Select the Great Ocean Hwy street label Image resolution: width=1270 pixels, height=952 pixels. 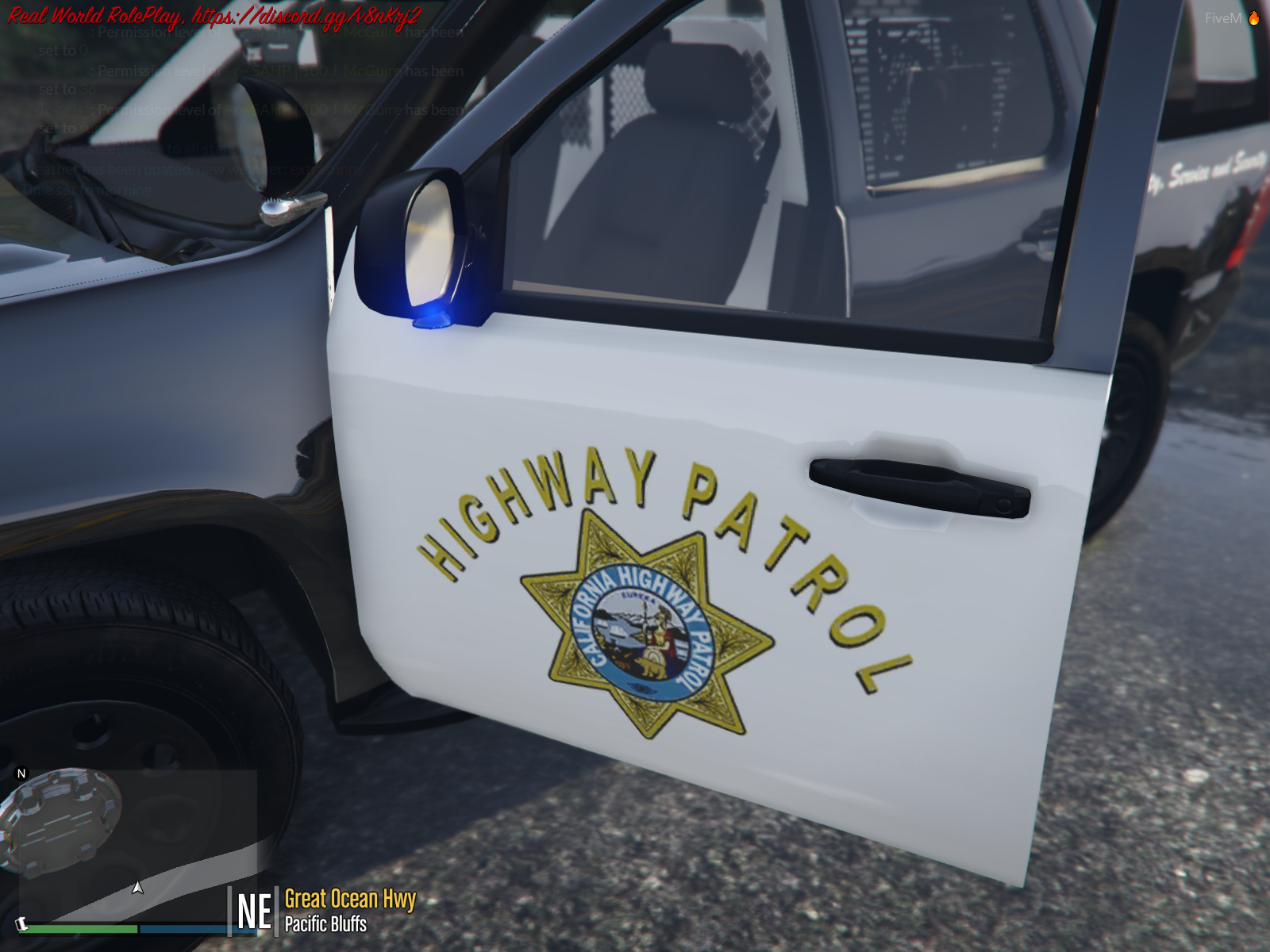tap(349, 899)
